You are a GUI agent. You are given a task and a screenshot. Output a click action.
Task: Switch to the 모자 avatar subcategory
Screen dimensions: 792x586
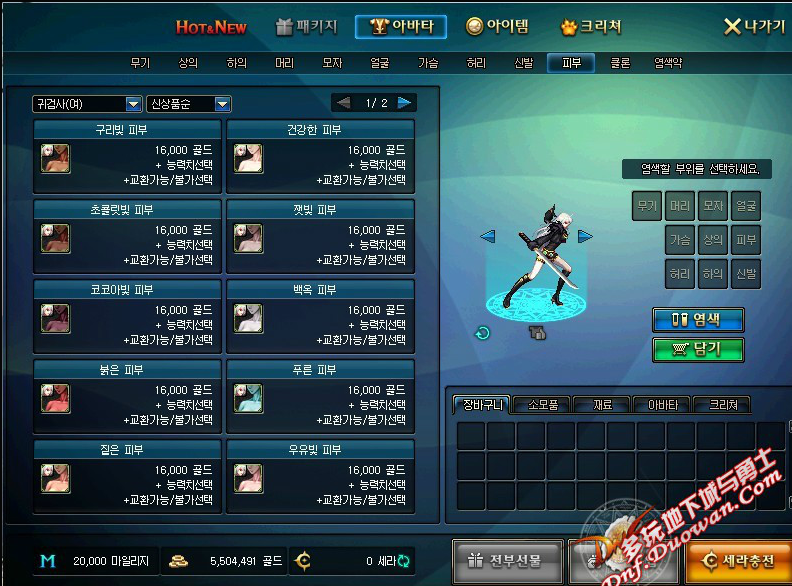pyautogui.click(x=332, y=63)
